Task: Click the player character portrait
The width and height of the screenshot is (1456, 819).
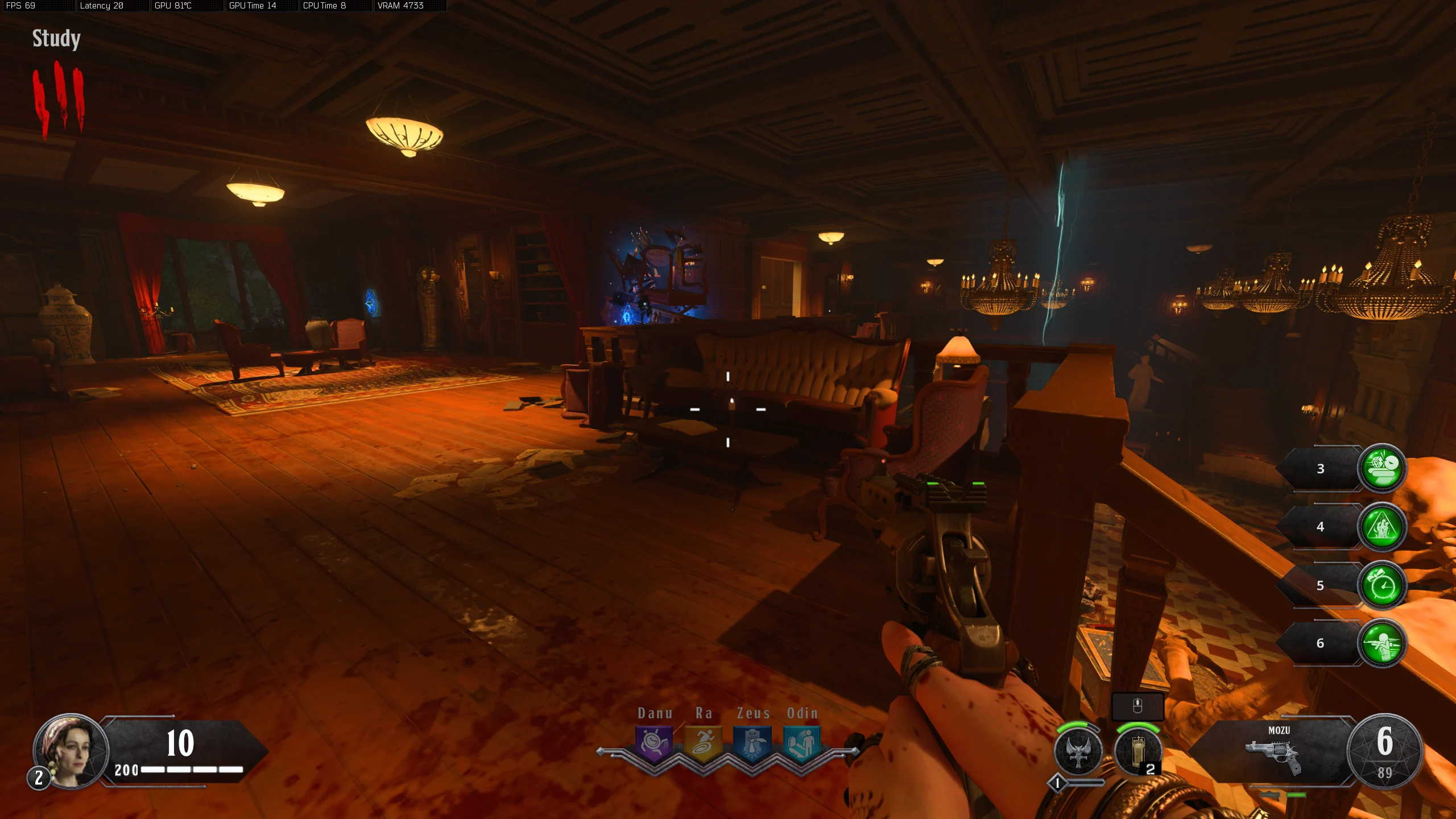Action: 71,751
